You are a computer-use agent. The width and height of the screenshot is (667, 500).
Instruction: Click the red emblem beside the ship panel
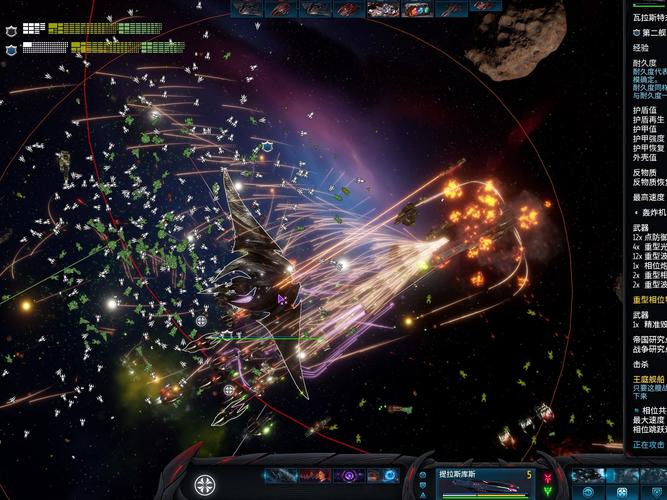[546, 476]
